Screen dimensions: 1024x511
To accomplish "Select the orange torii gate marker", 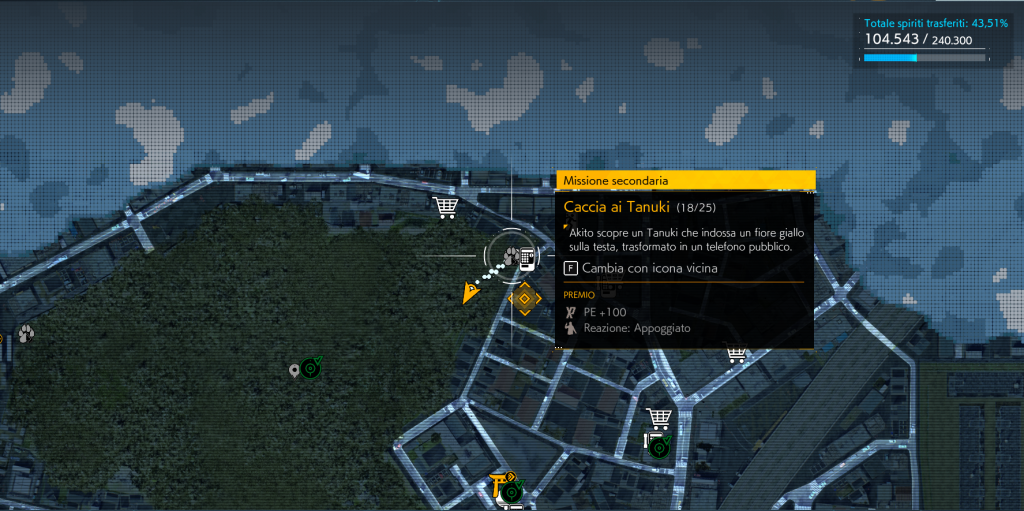I will [499, 485].
